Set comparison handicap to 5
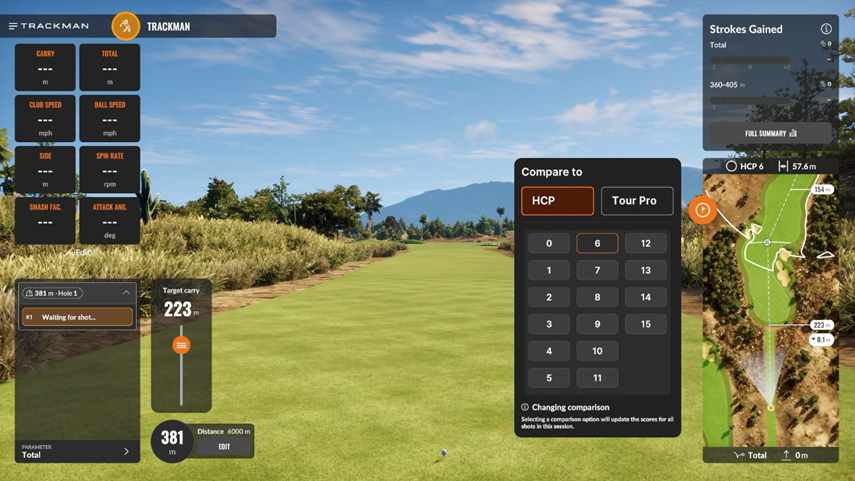Viewport: 855px width, 481px height. (x=549, y=378)
